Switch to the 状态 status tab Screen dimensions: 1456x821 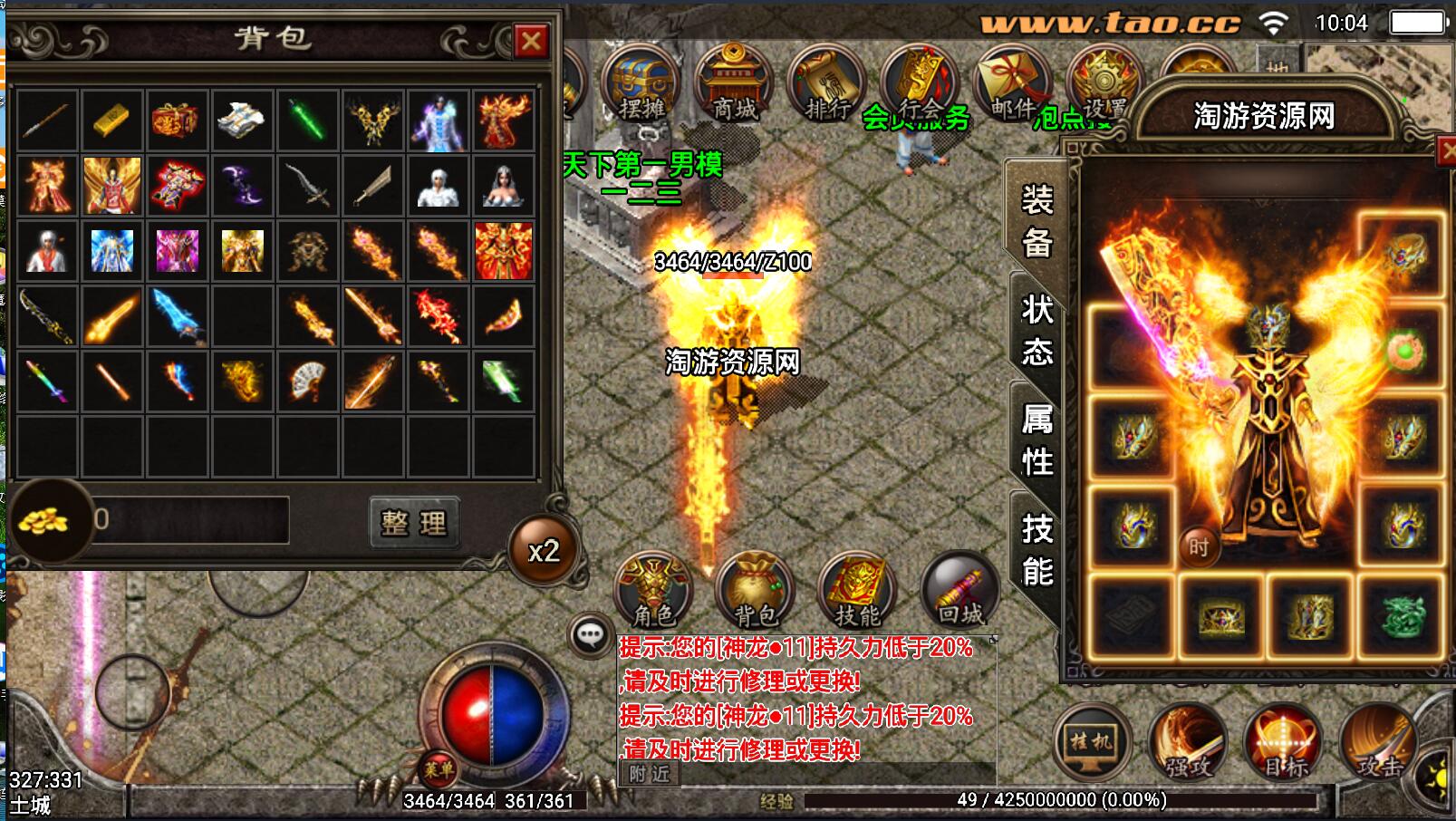pyautogui.click(x=1037, y=331)
